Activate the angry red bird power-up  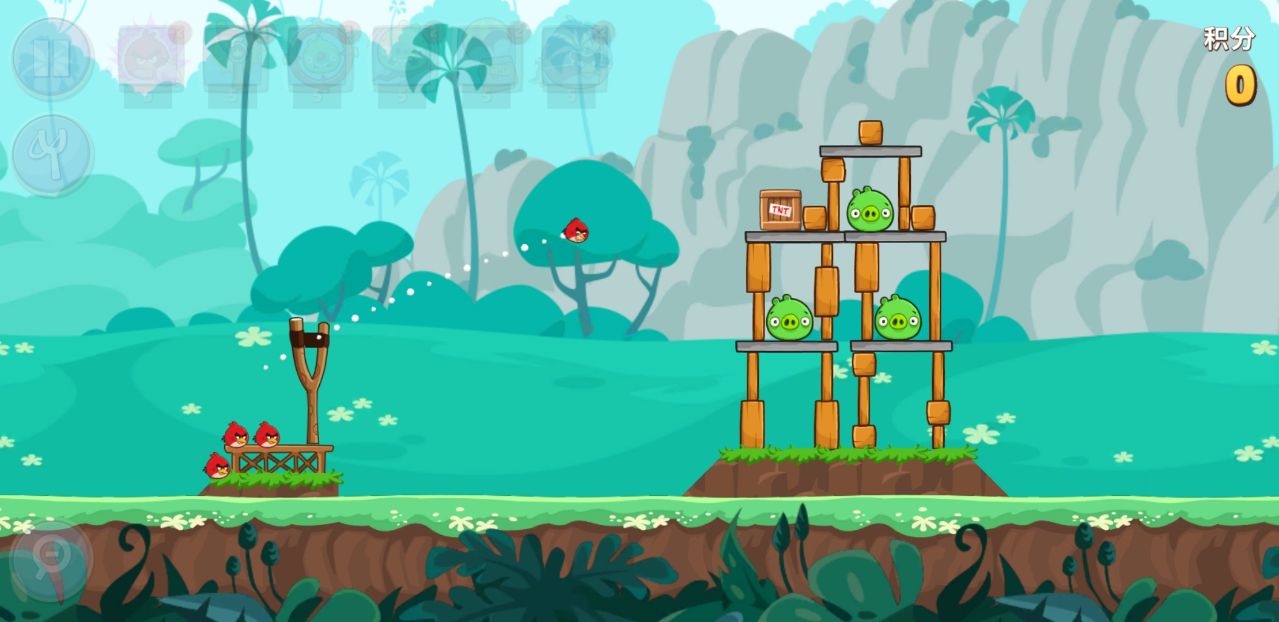point(150,56)
